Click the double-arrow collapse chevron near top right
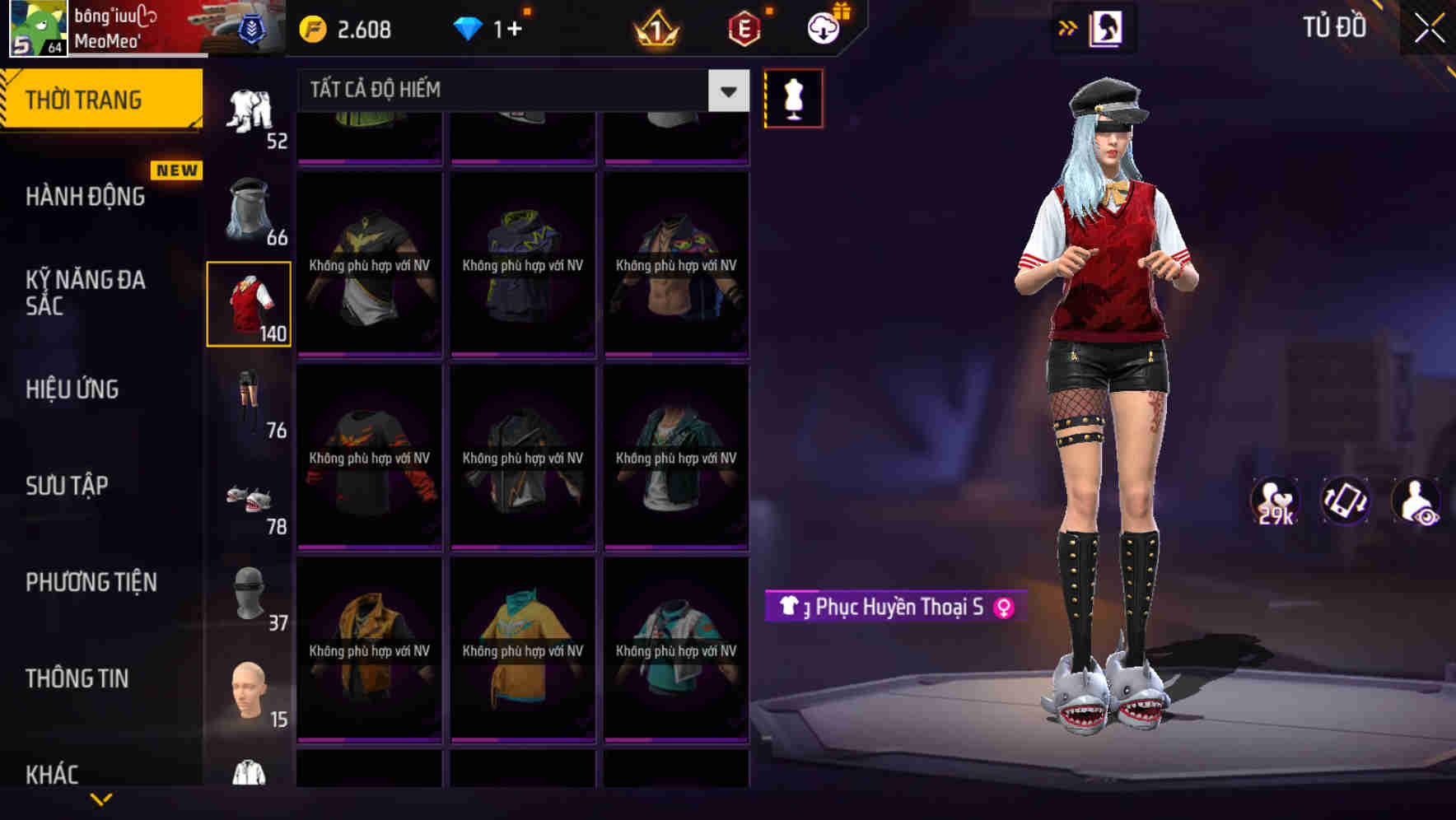Image resolution: width=1456 pixels, height=820 pixels. pos(1068,27)
